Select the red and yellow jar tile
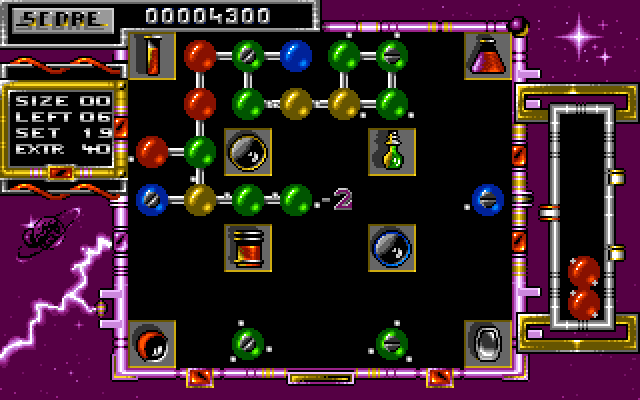Image resolution: width=640 pixels, height=400 pixels. pos(248,246)
